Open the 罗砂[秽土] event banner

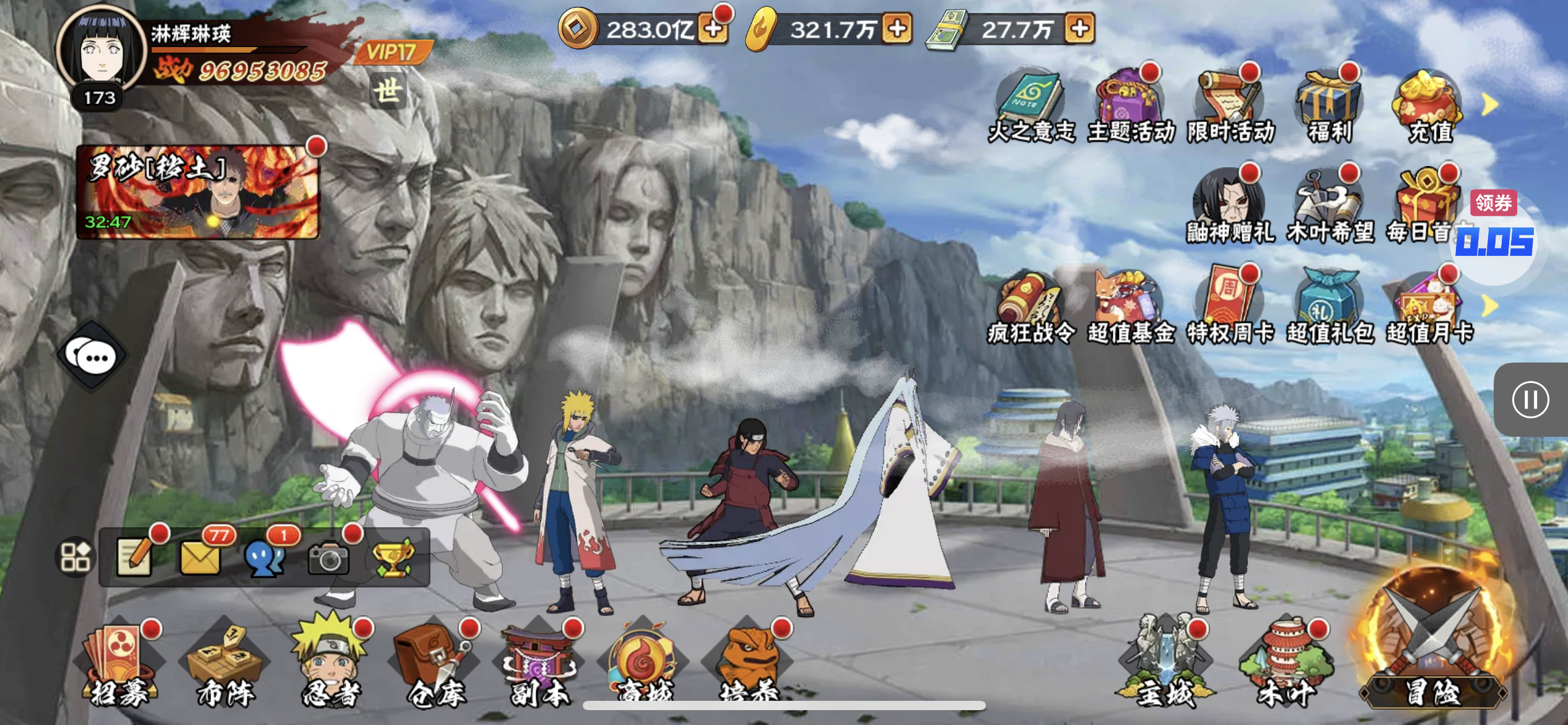tap(198, 191)
